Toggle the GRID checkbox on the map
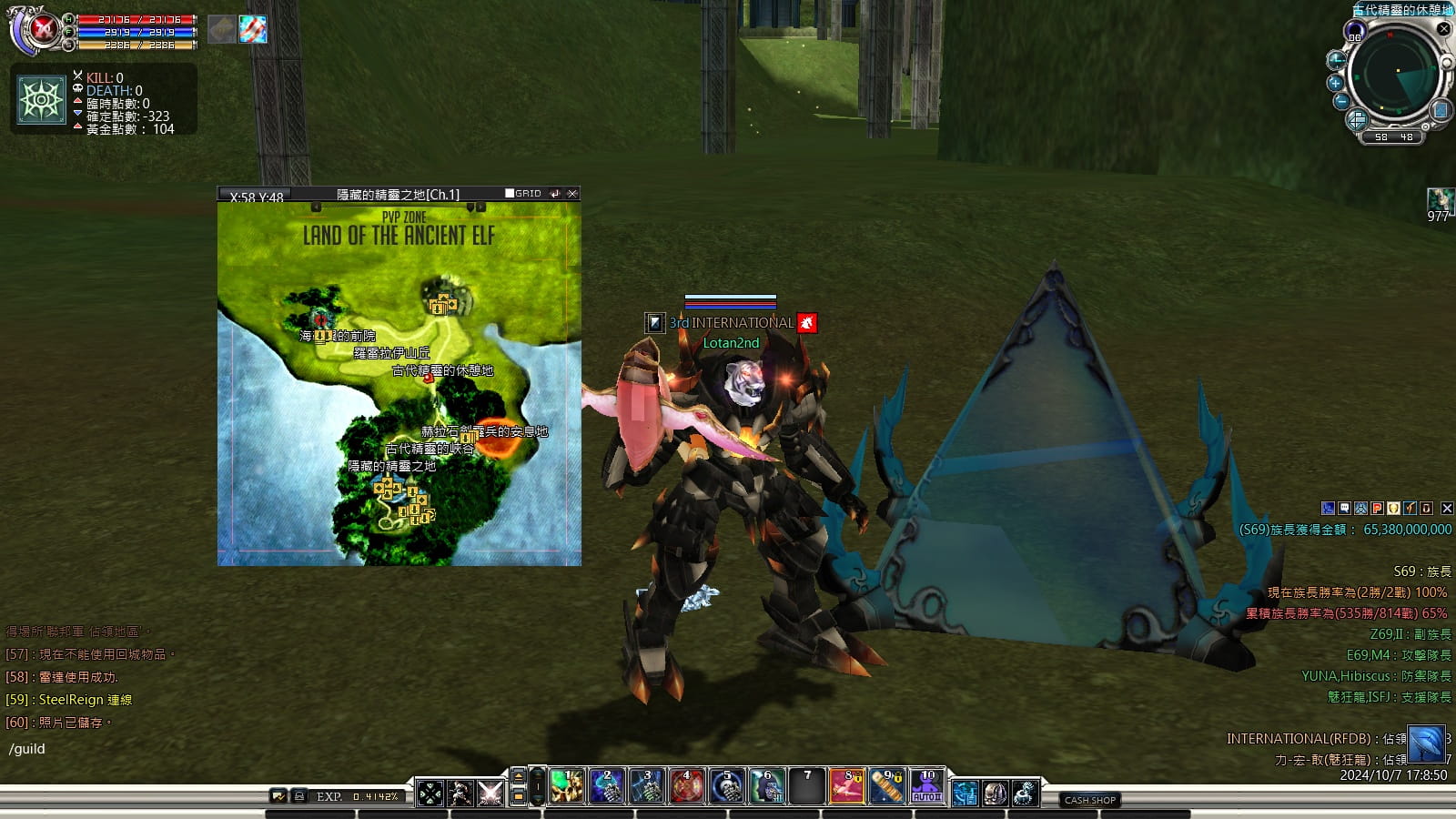1456x819 pixels. pos(510,193)
